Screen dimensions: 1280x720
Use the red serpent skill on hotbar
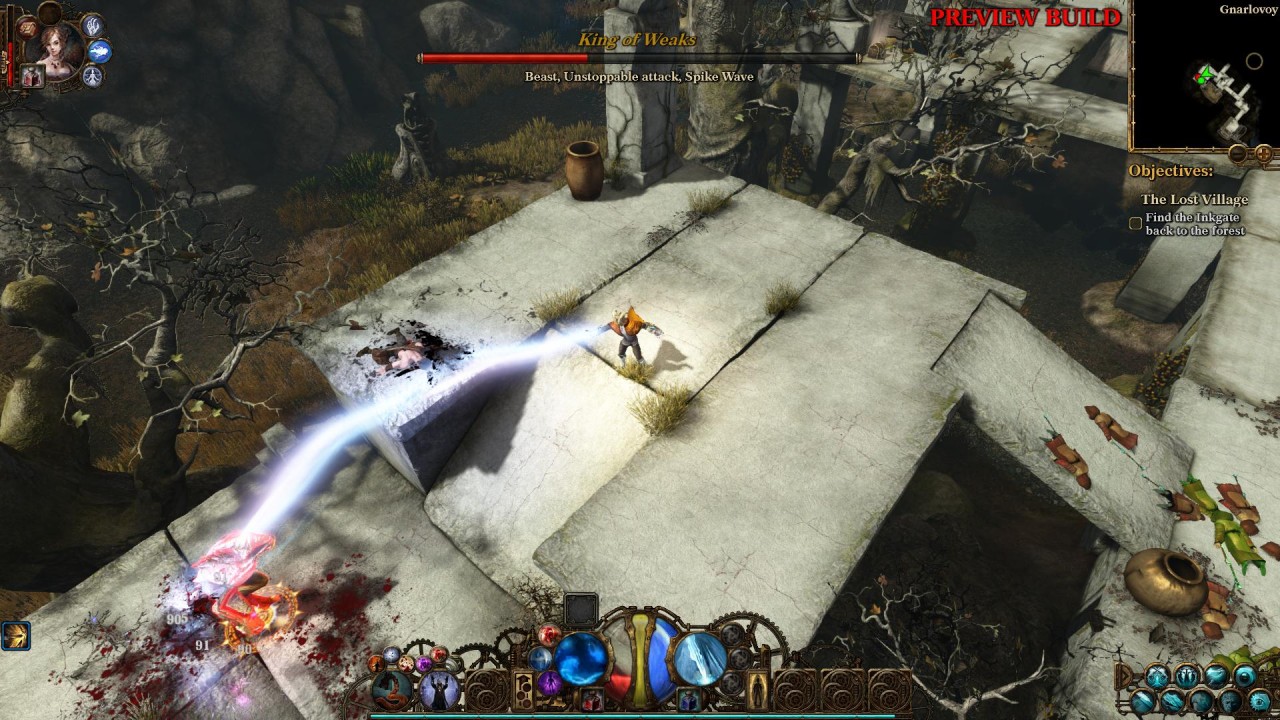(x=391, y=690)
